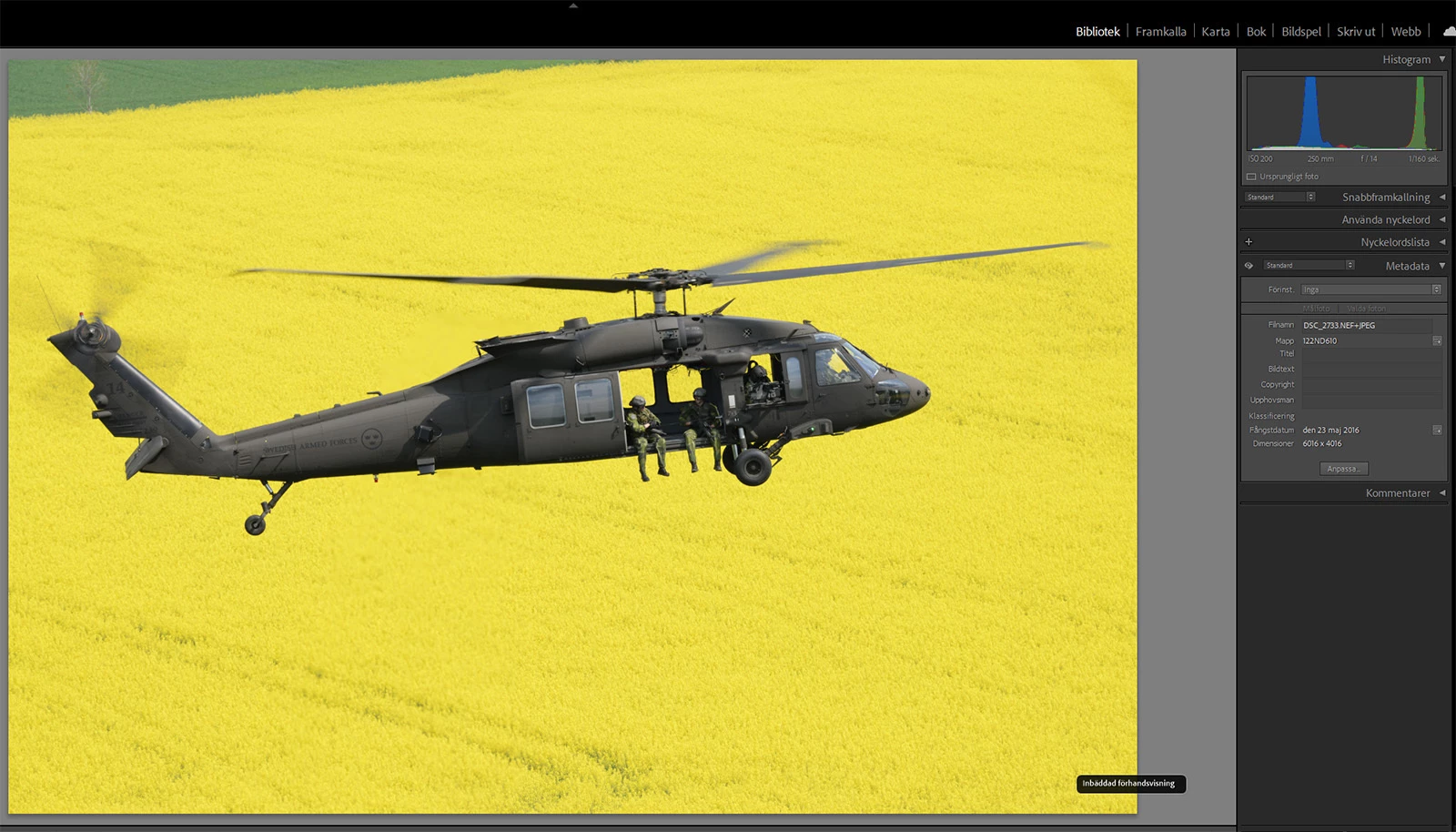The image size is (1456, 832).
Task: Click the Titel metadata field
Action: (1370, 354)
